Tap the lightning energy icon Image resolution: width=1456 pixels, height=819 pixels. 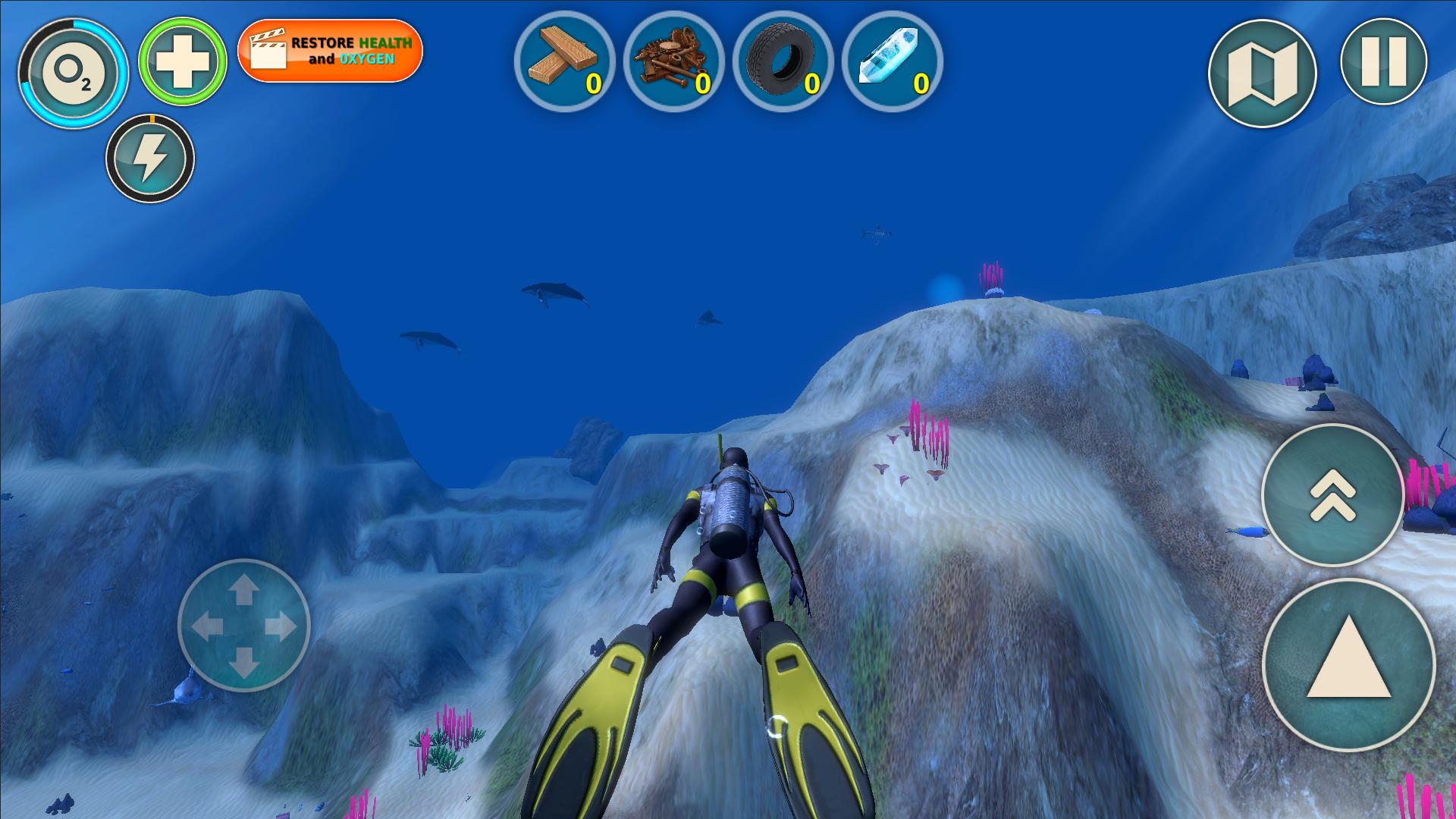coord(152,157)
